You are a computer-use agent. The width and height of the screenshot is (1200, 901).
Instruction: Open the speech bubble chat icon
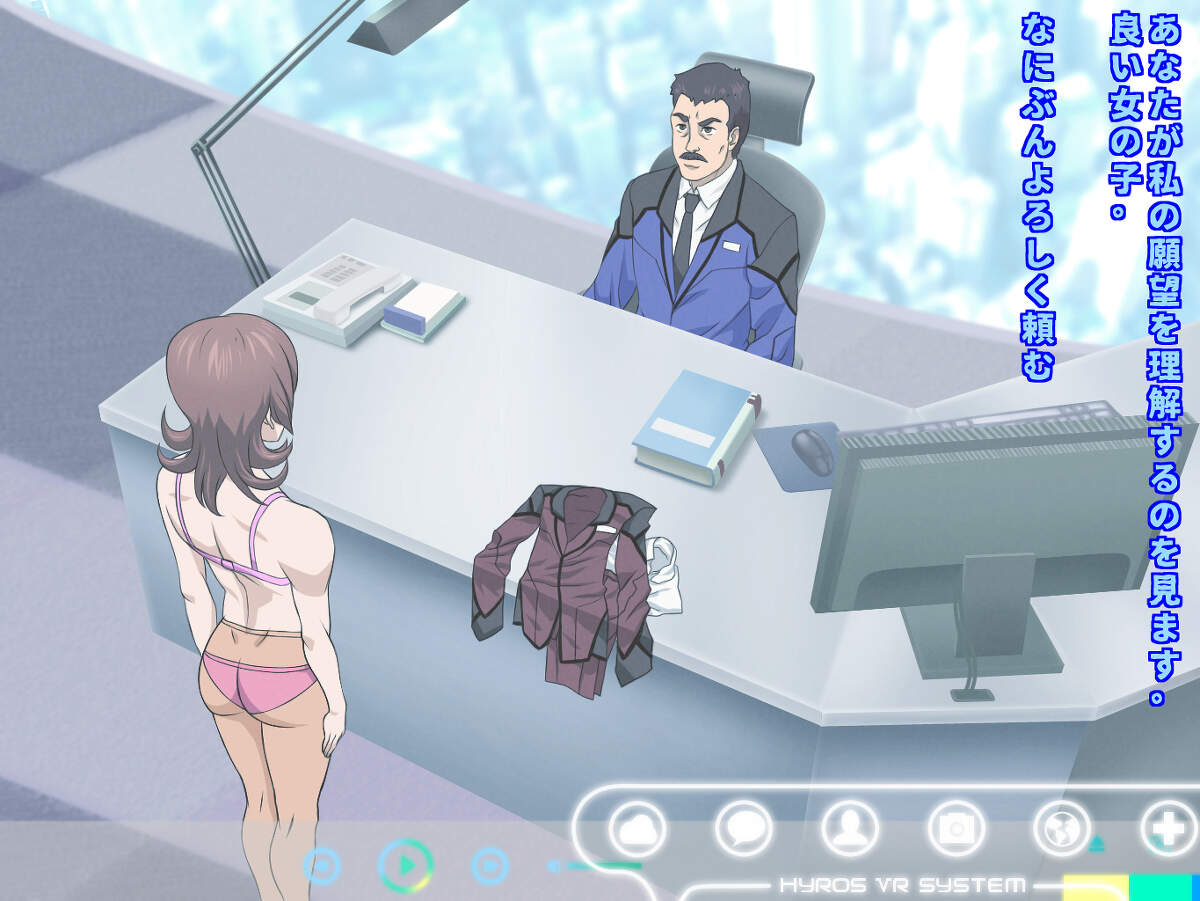pyautogui.click(x=744, y=829)
